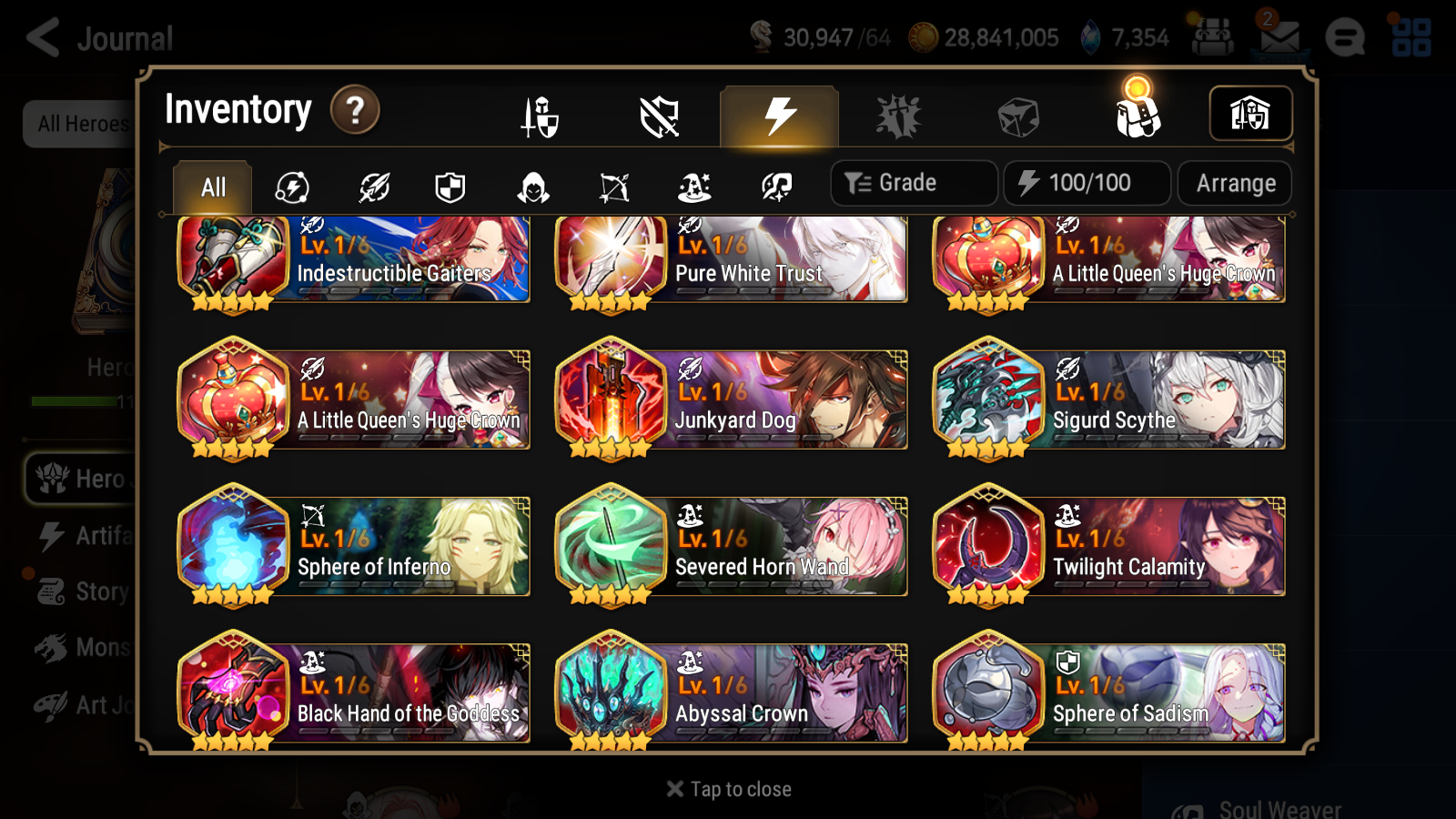The image size is (1456, 819).
Task: Click the chat bubble icon in top bar
Action: [1346, 37]
